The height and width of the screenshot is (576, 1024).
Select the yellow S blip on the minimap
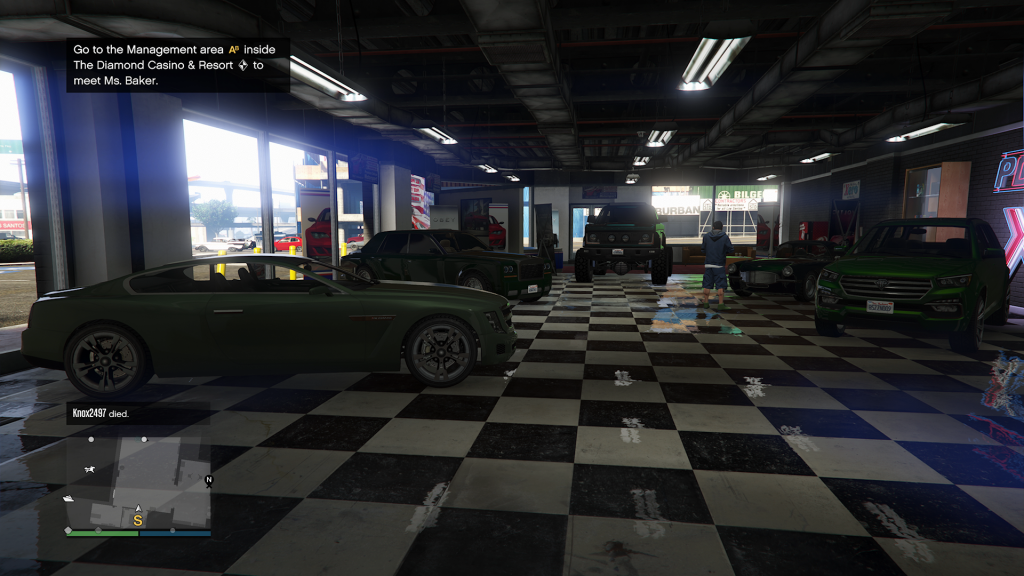[138, 520]
